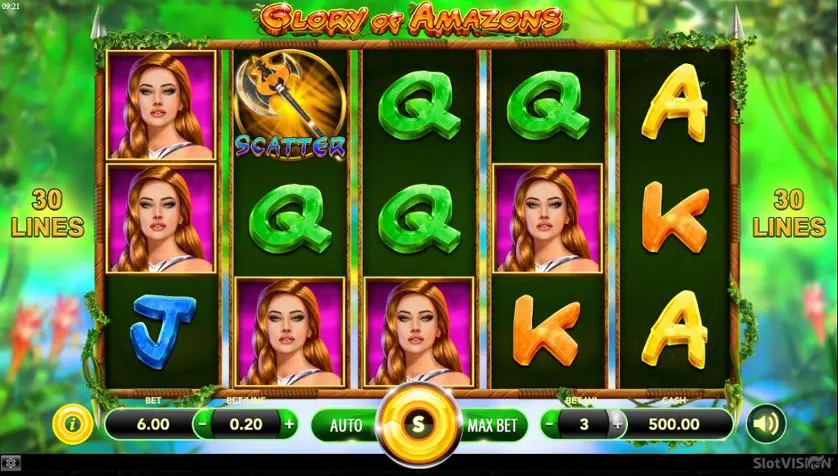Decrease the bet multiplier value
The height and width of the screenshot is (476, 838).
point(551,424)
